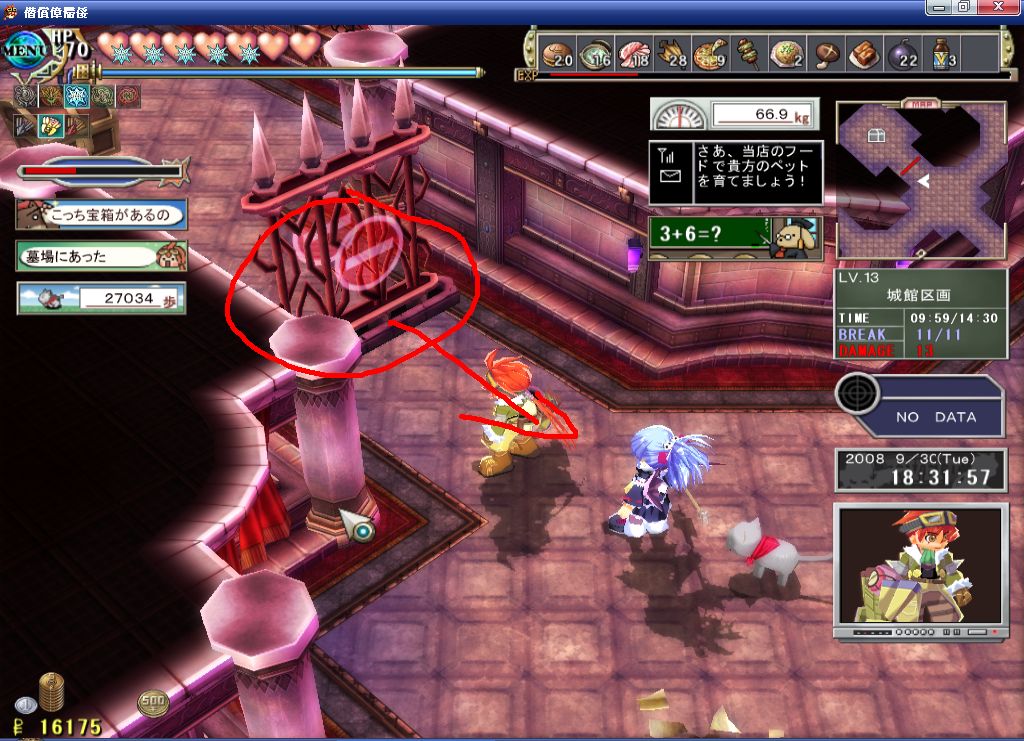Close the game window
This screenshot has height=741, width=1024.
pyautogui.click(x=1005, y=7)
